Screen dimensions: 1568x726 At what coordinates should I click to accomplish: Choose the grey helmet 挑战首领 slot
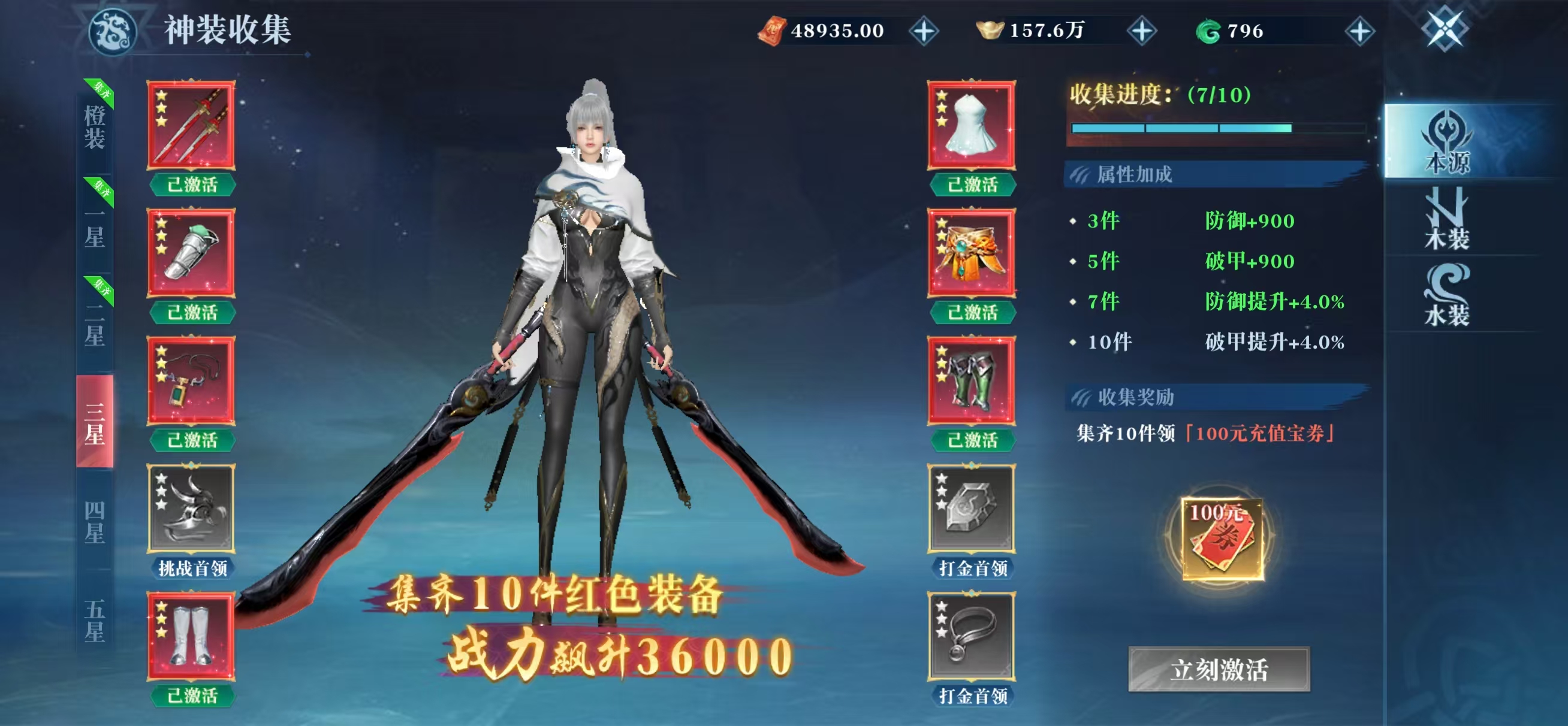pyautogui.click(x=191, y=509)
